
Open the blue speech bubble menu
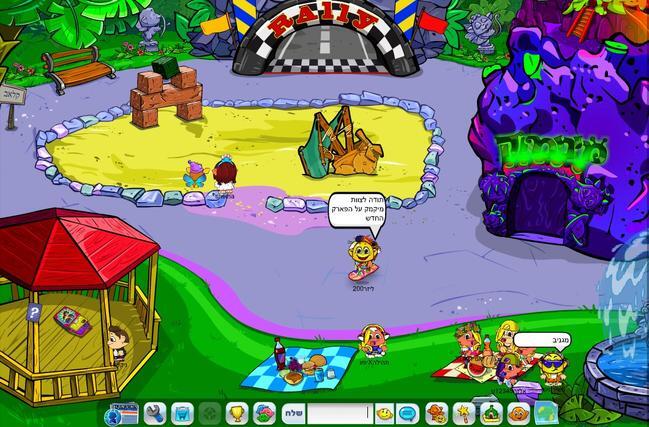408,413
